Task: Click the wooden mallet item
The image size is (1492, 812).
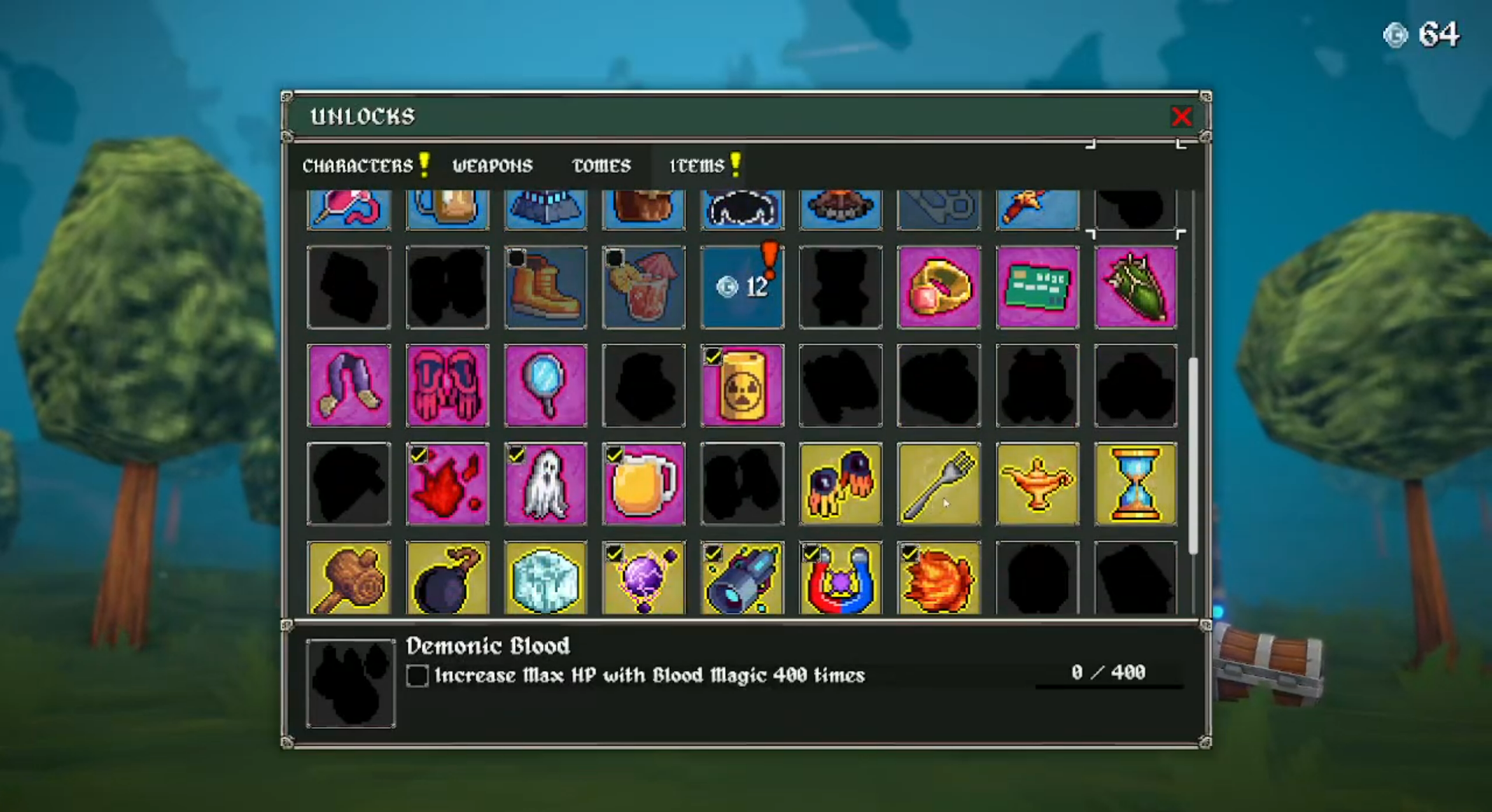Action: 349,579
